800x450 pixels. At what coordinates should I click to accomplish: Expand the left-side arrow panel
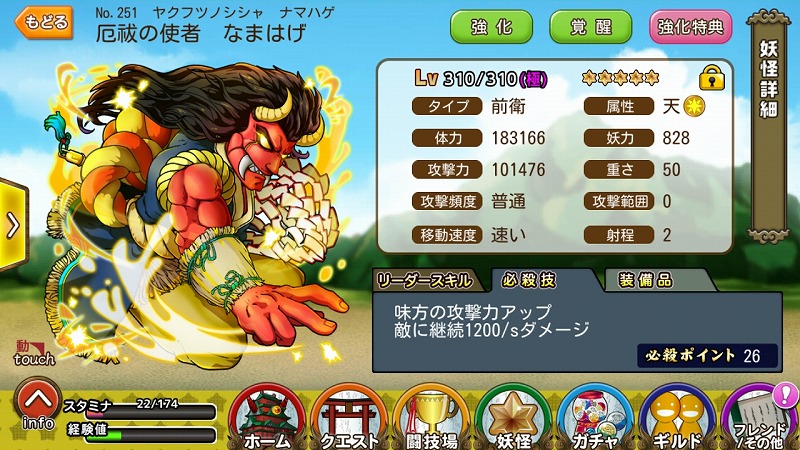click(12, 225)
